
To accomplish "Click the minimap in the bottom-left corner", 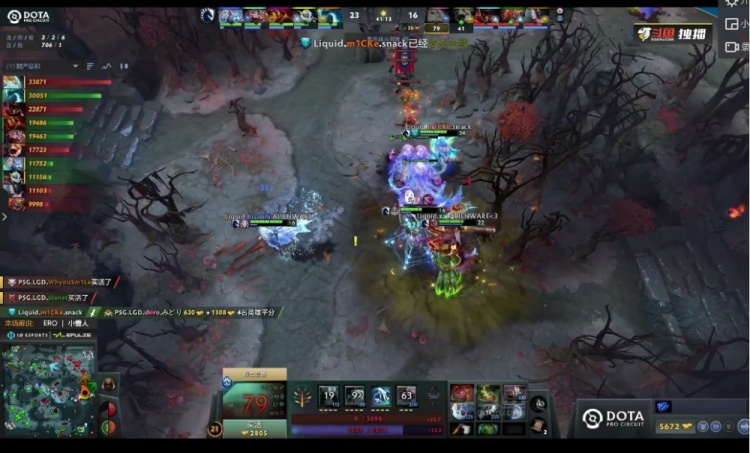I will click(x=48, y=392).
